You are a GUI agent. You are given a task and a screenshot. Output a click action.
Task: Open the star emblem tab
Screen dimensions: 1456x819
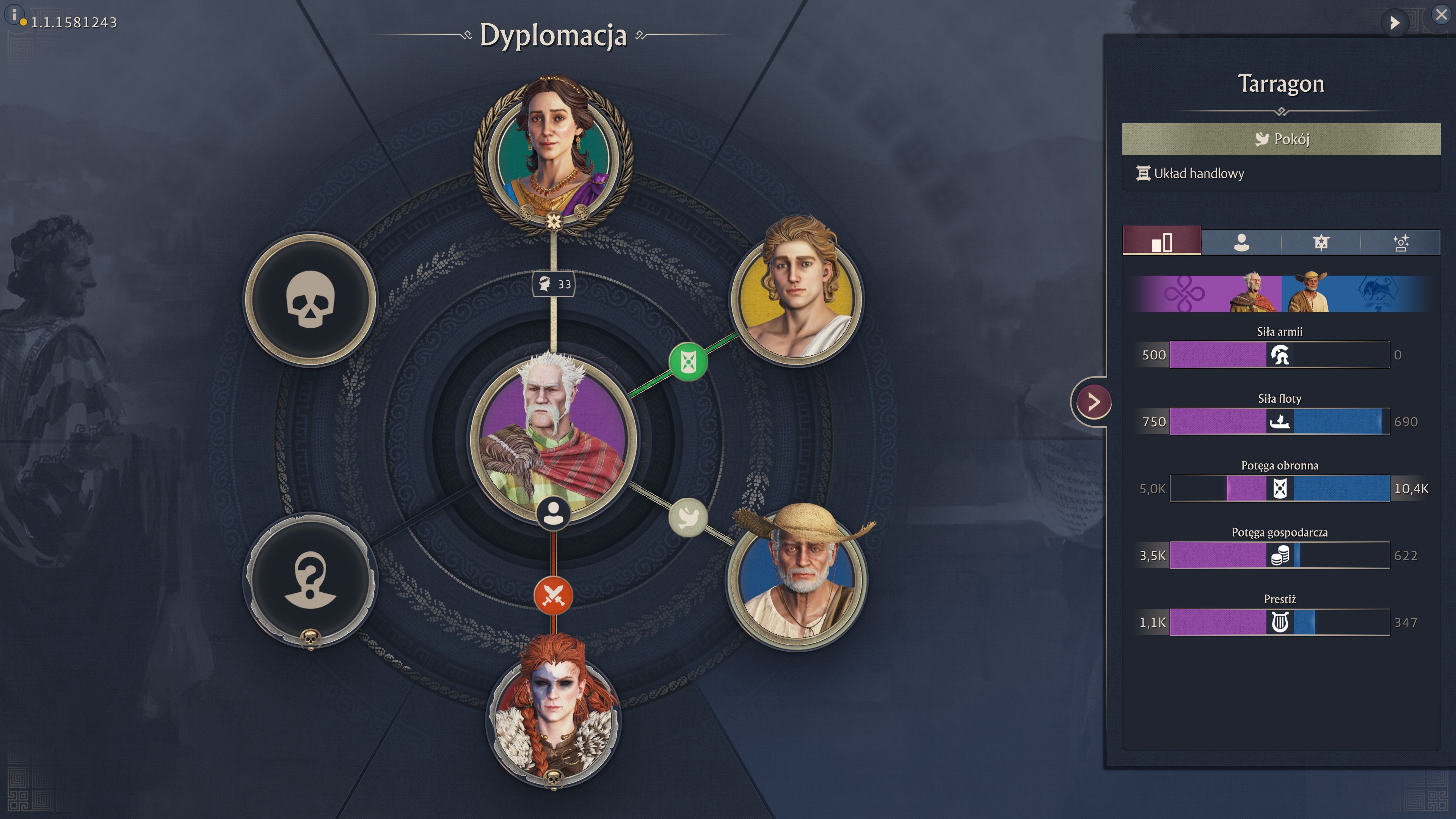(1321, 243)
